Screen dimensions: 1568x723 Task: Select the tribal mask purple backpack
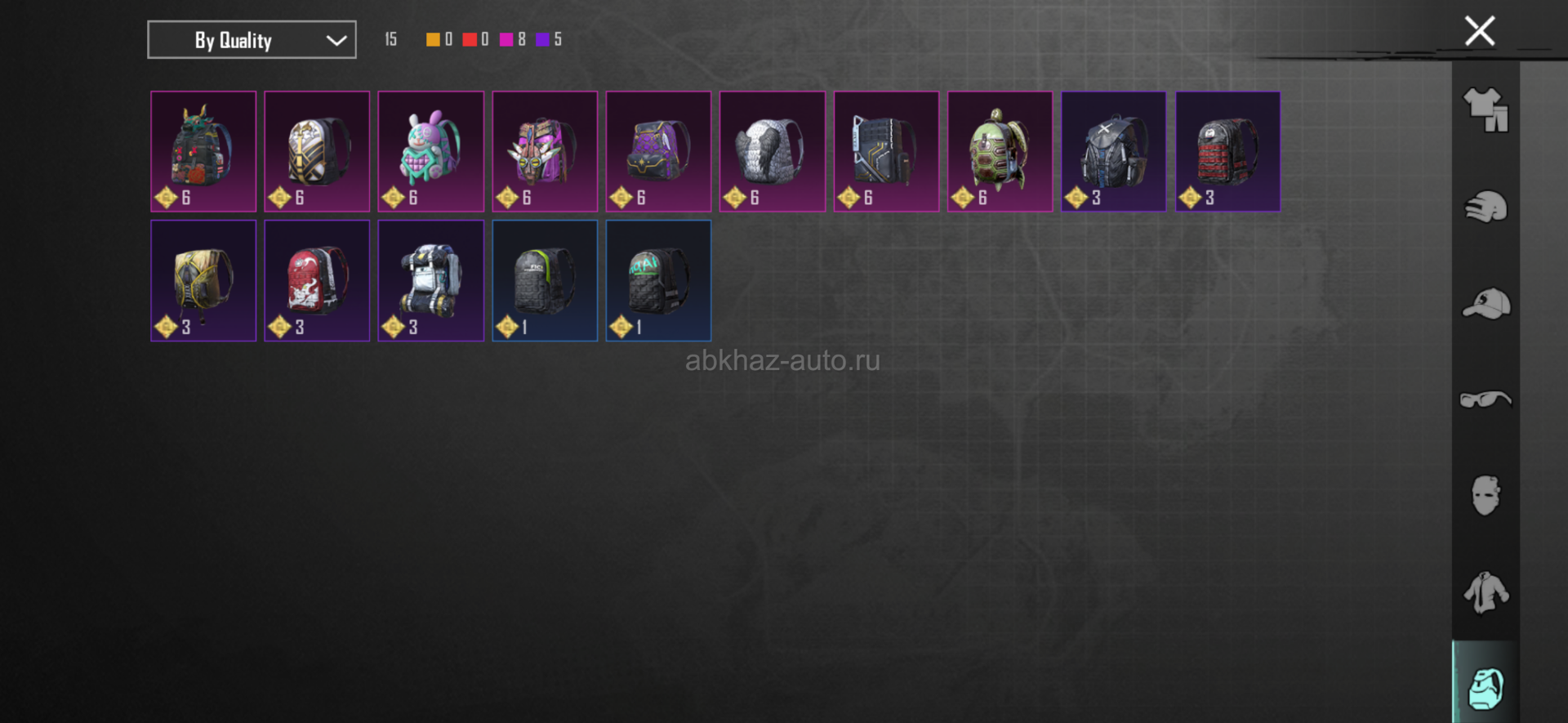tap(545, 152)
